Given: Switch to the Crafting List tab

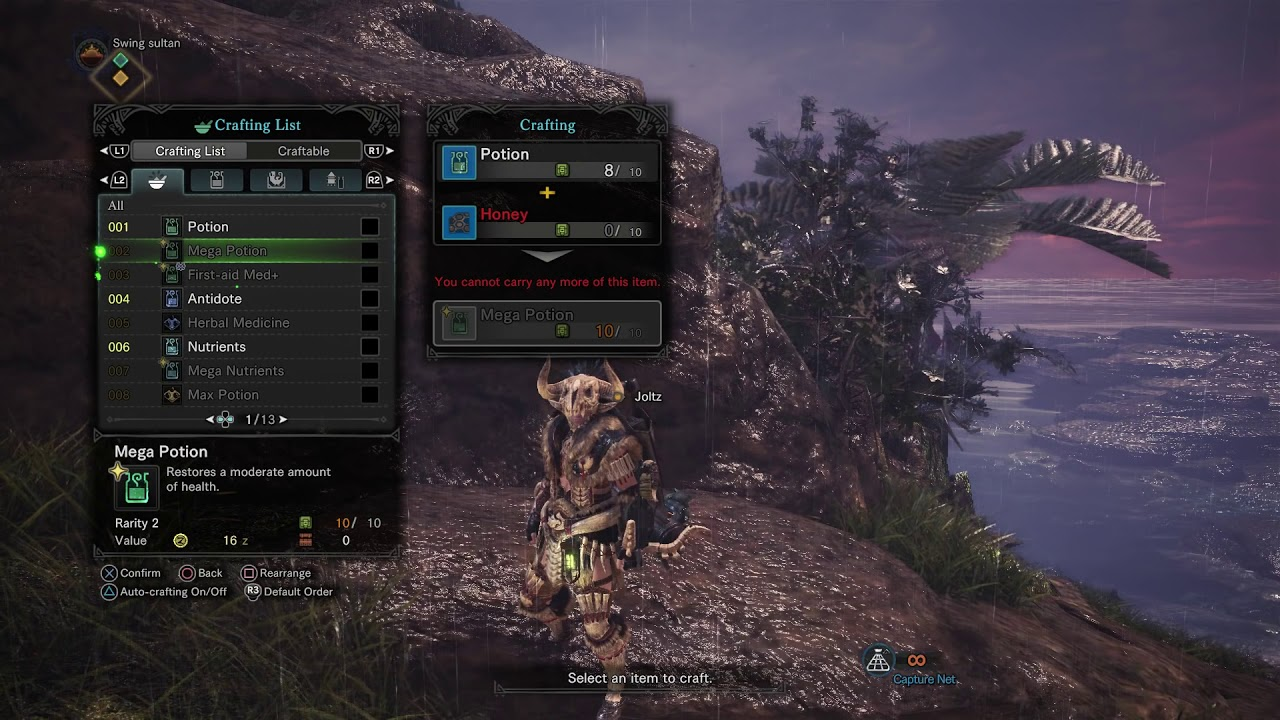Looking at the screenshot, I should (x=190, y=151).
